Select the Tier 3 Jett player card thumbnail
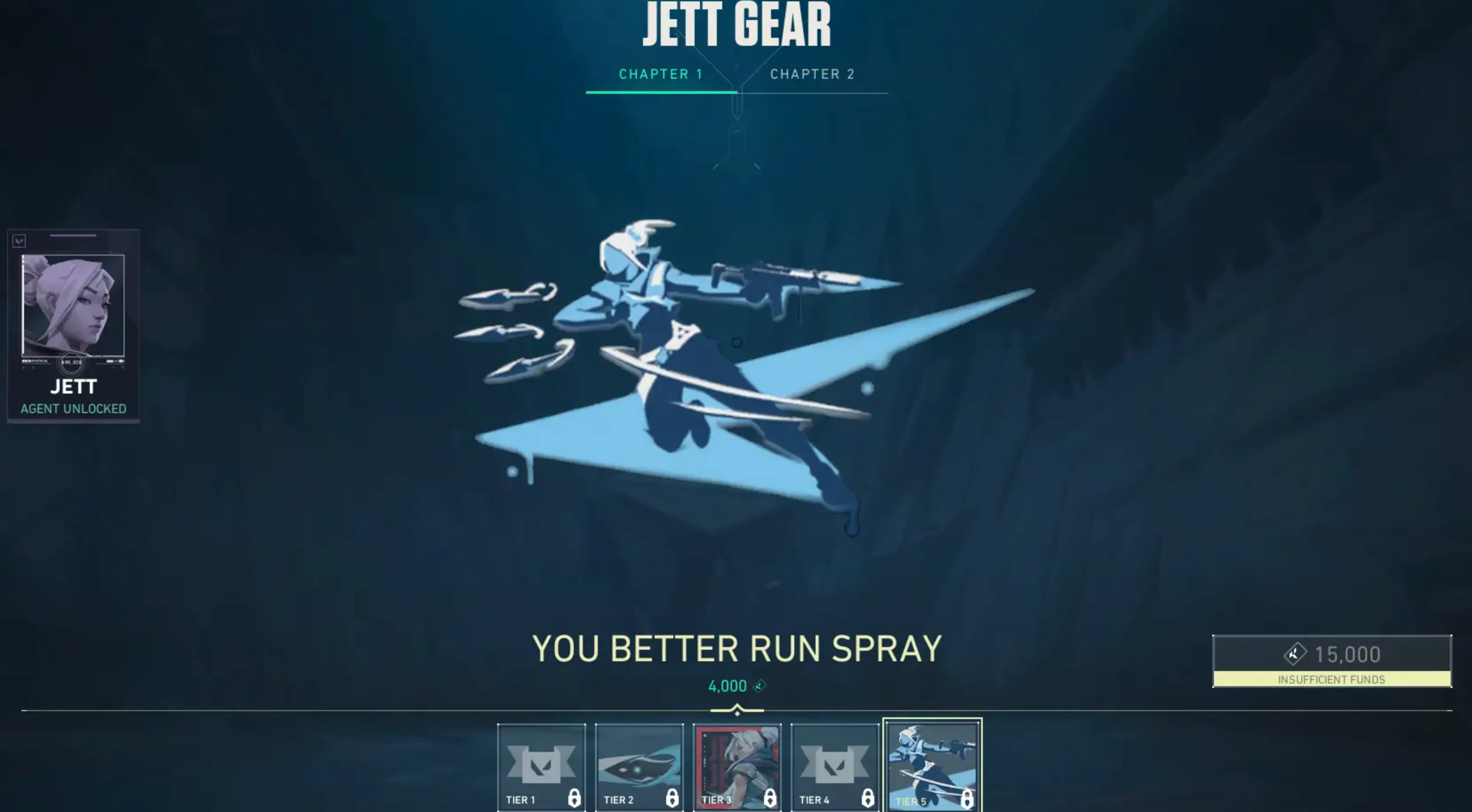The width and height of the screenshot is (1472, 812). 737,763
